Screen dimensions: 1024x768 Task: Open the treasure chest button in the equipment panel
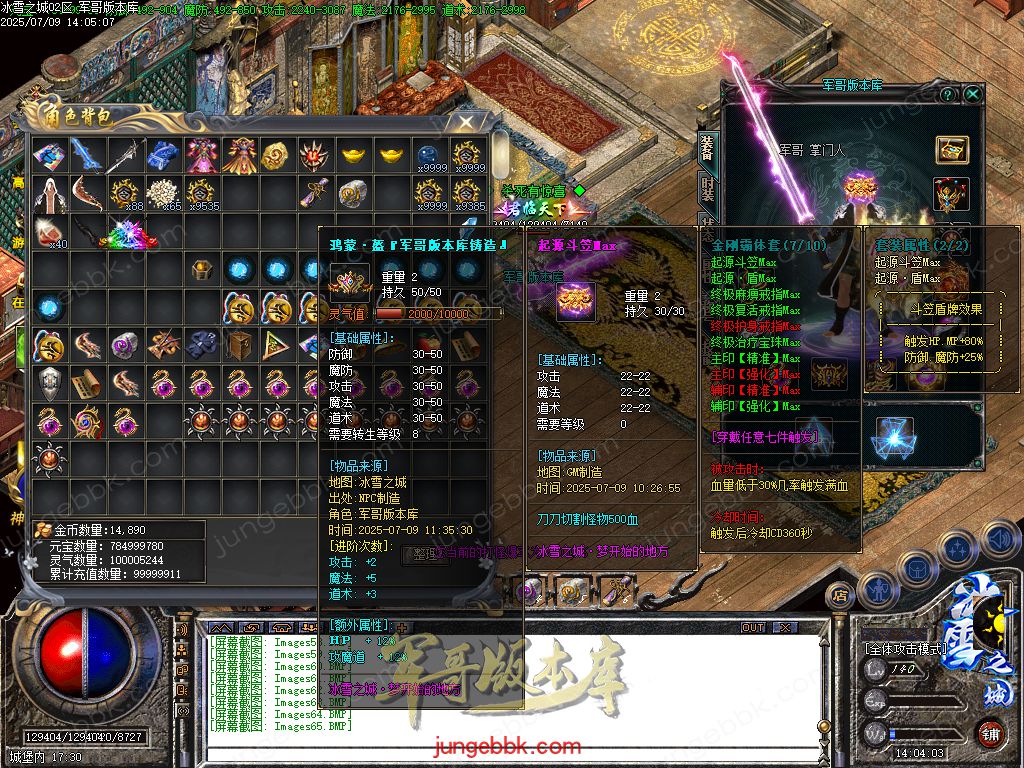pos(951,149)
